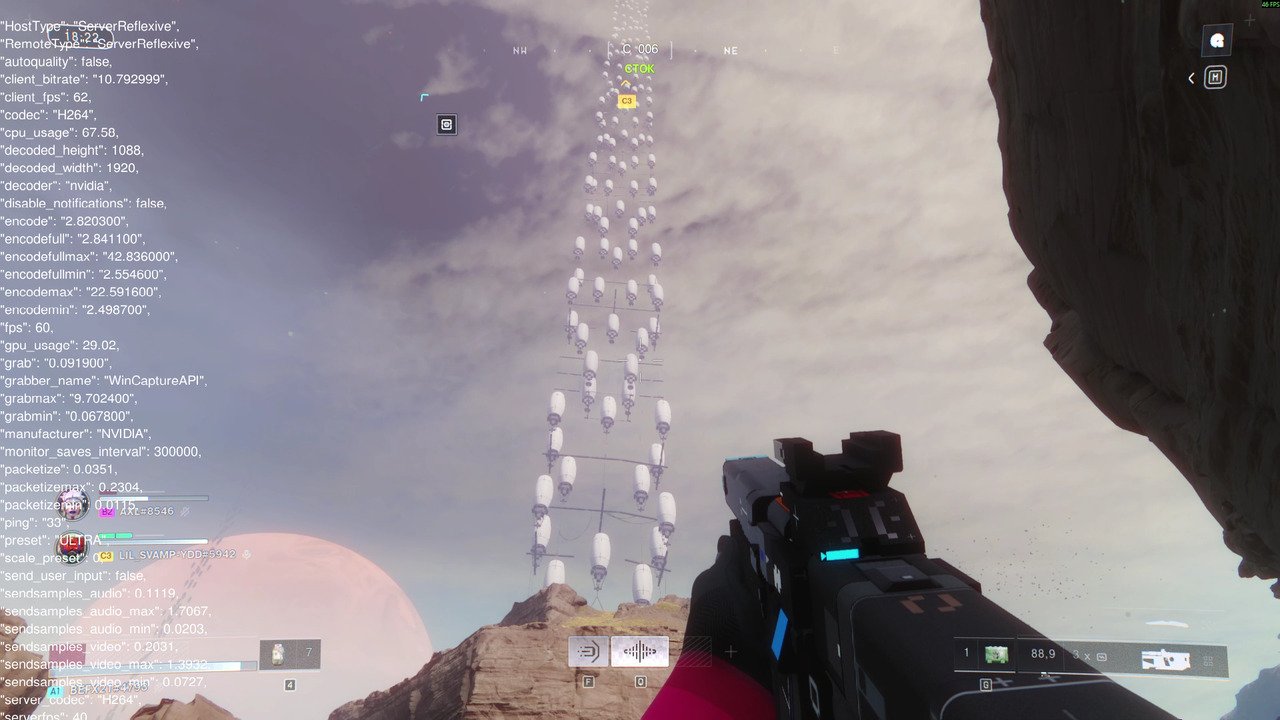Viewport: 1280px width, 720px height.
Task: Expand the overlay using the left-facing chevron
Action: (1190, 77)
